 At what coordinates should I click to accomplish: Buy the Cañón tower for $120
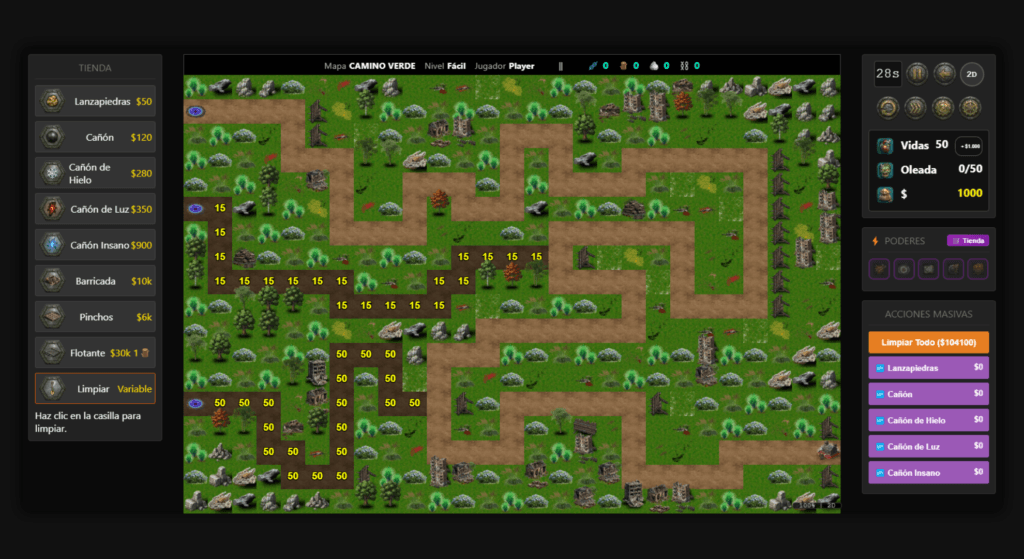[x=95, y=137]
